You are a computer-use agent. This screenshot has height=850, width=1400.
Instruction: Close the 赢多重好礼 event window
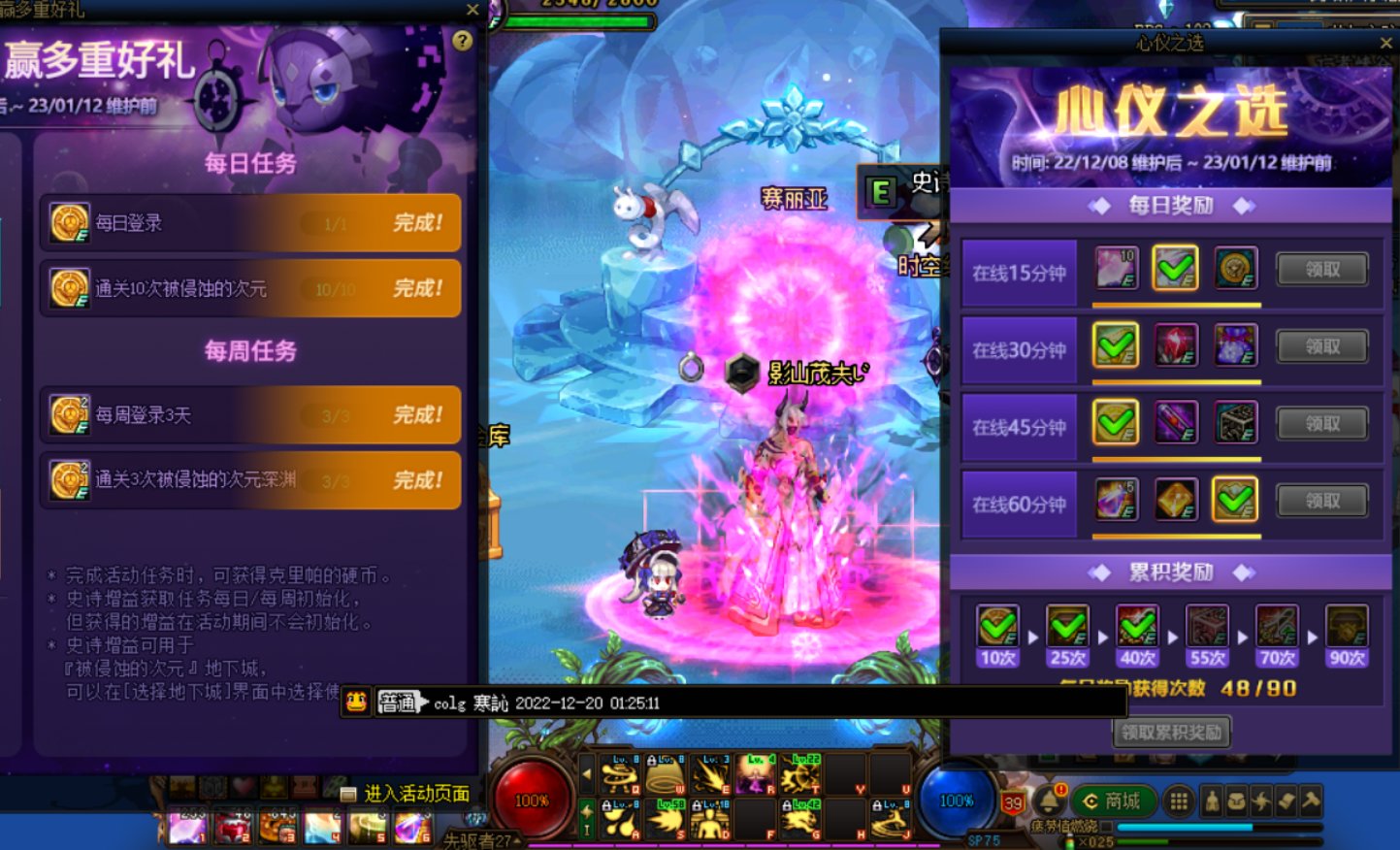(x=472, y=10)
